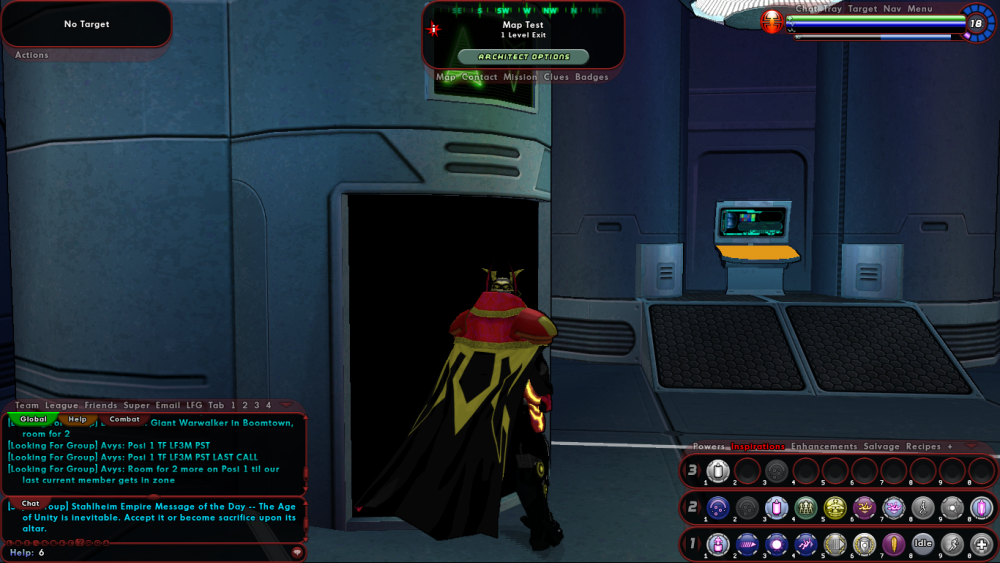
Task: Activate the Idle power icon
Action: point(923,544)
